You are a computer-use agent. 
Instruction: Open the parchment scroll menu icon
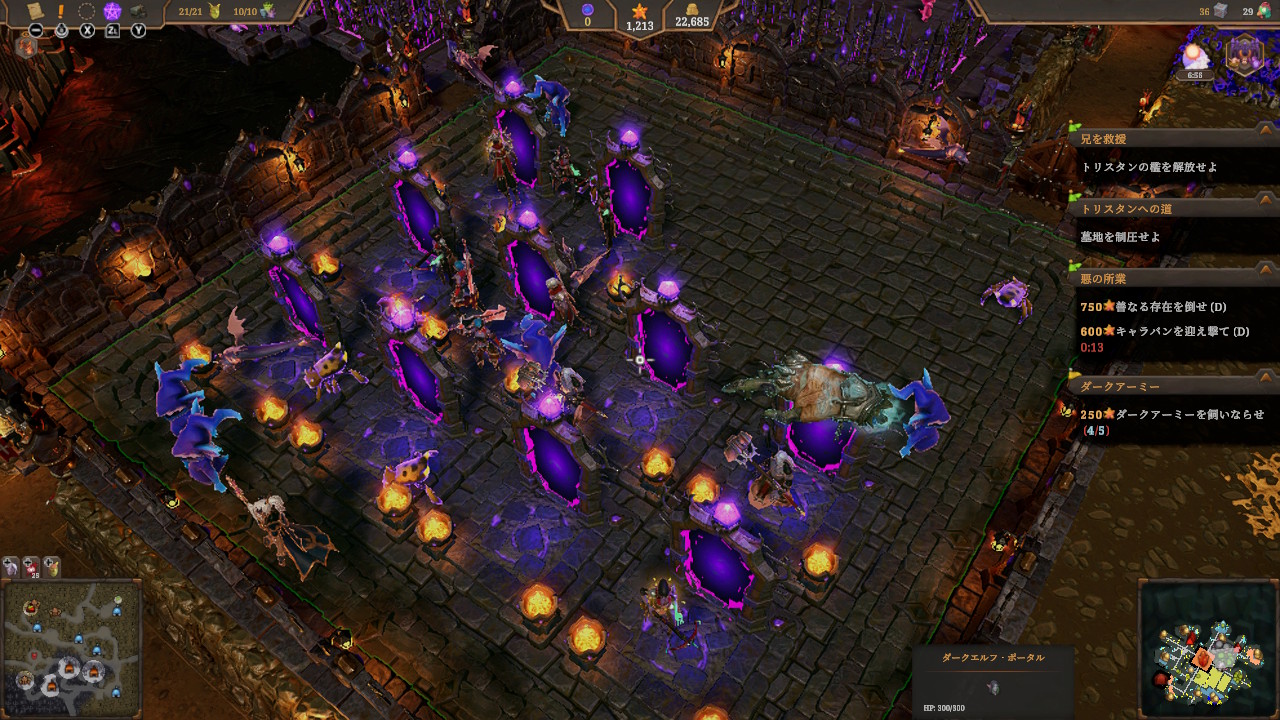point(35,11)
